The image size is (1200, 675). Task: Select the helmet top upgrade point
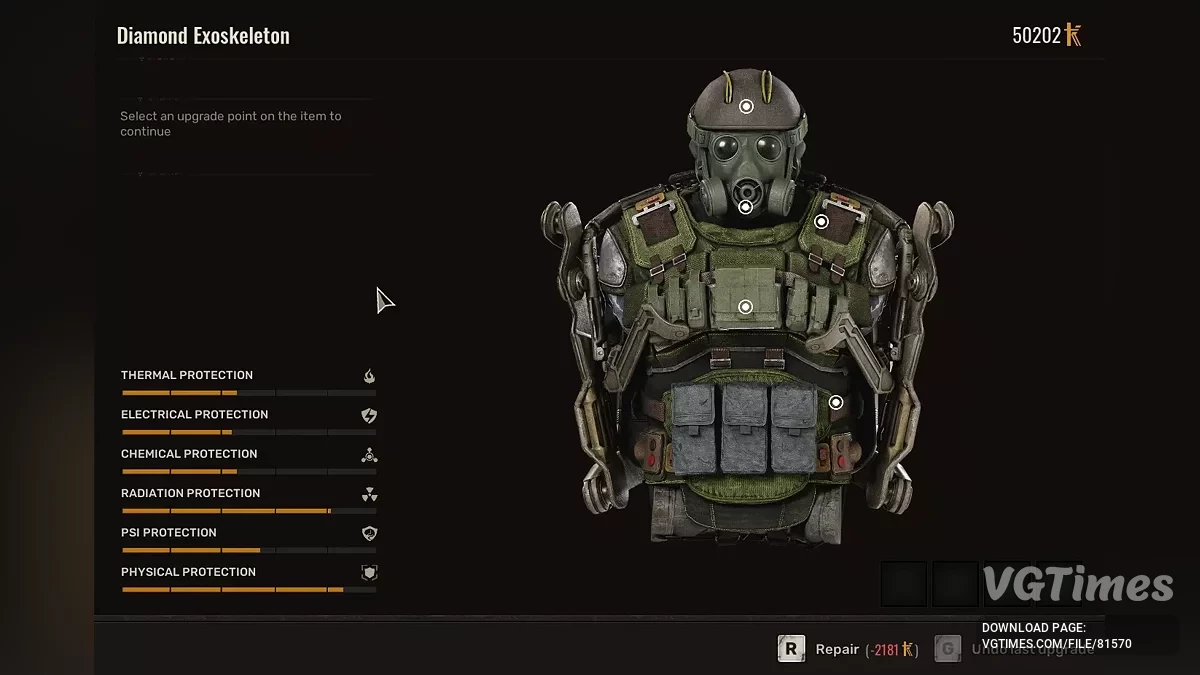(745, 106)
